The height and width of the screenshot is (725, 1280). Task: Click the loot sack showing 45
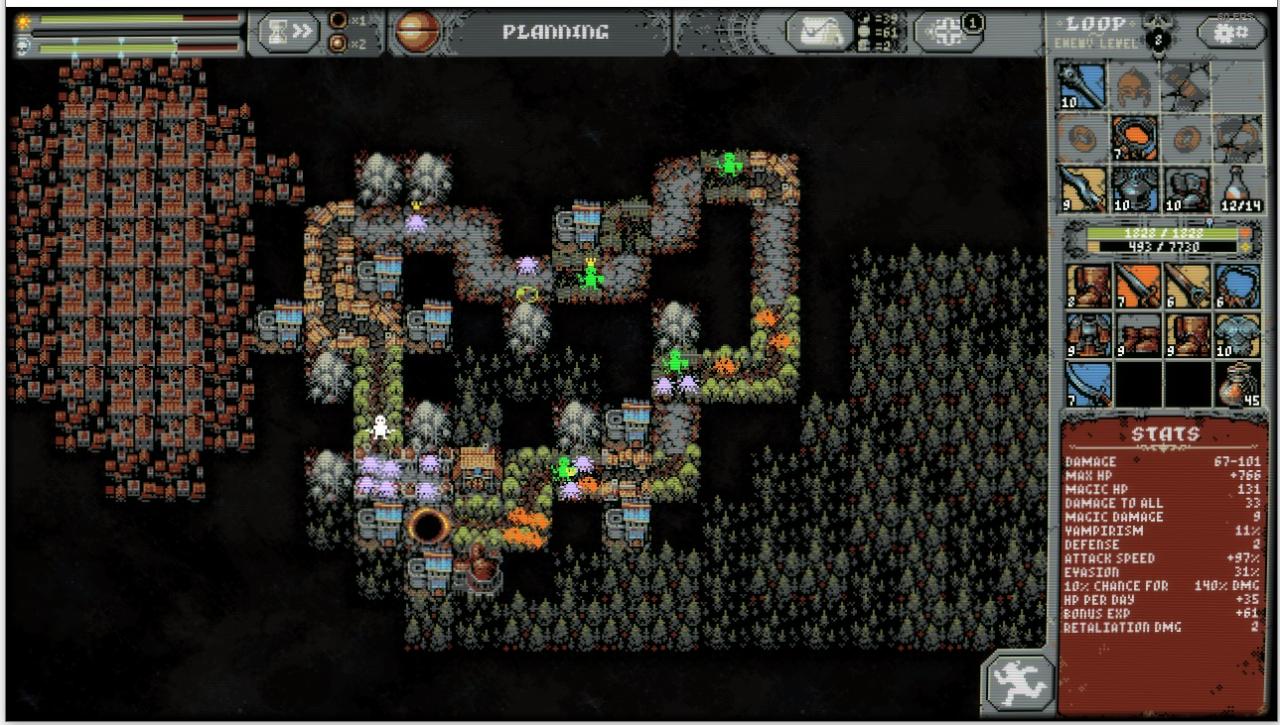[x=1238, y=384]
